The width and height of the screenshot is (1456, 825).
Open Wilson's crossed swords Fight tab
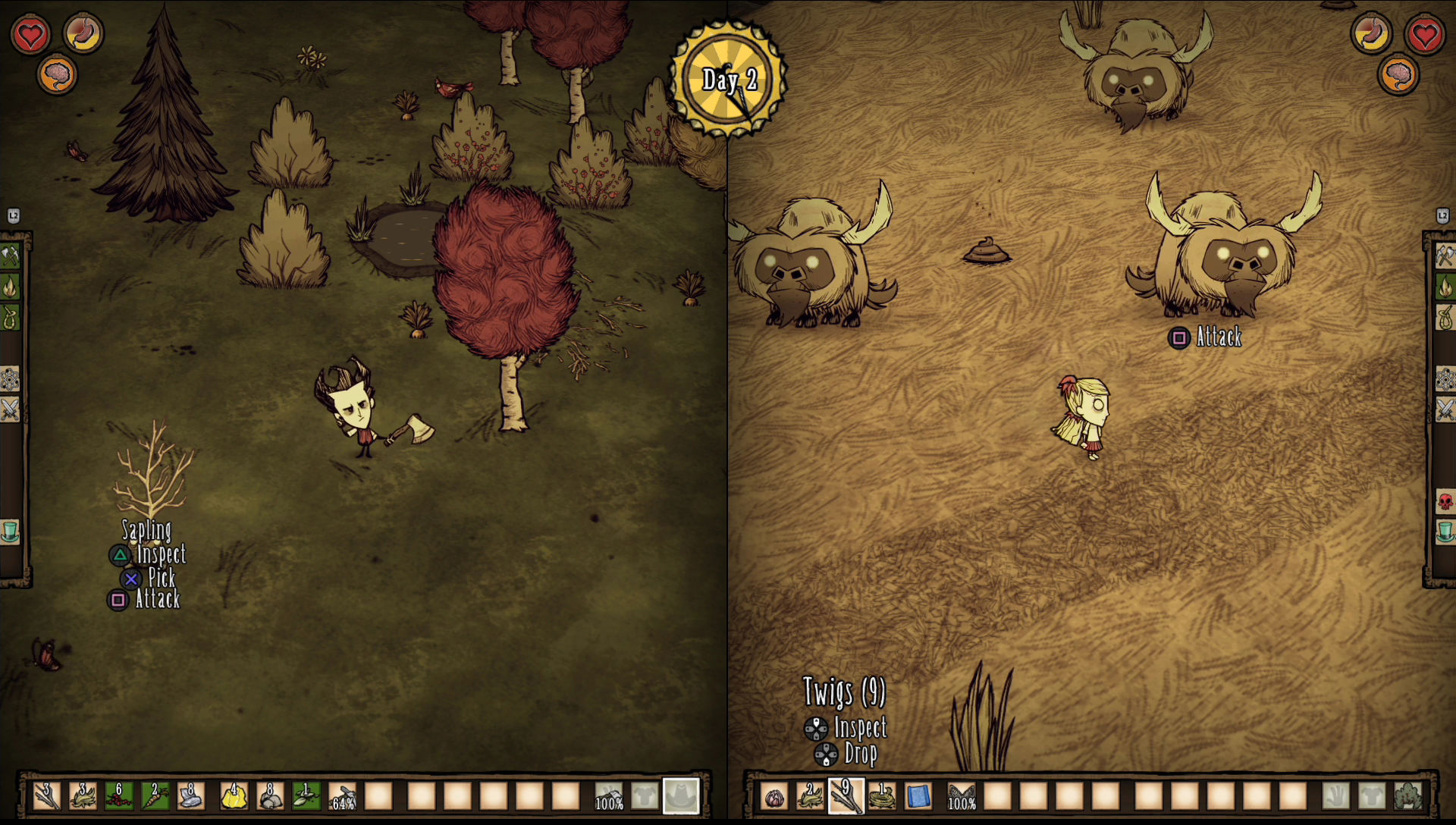(x=10, y=409)
